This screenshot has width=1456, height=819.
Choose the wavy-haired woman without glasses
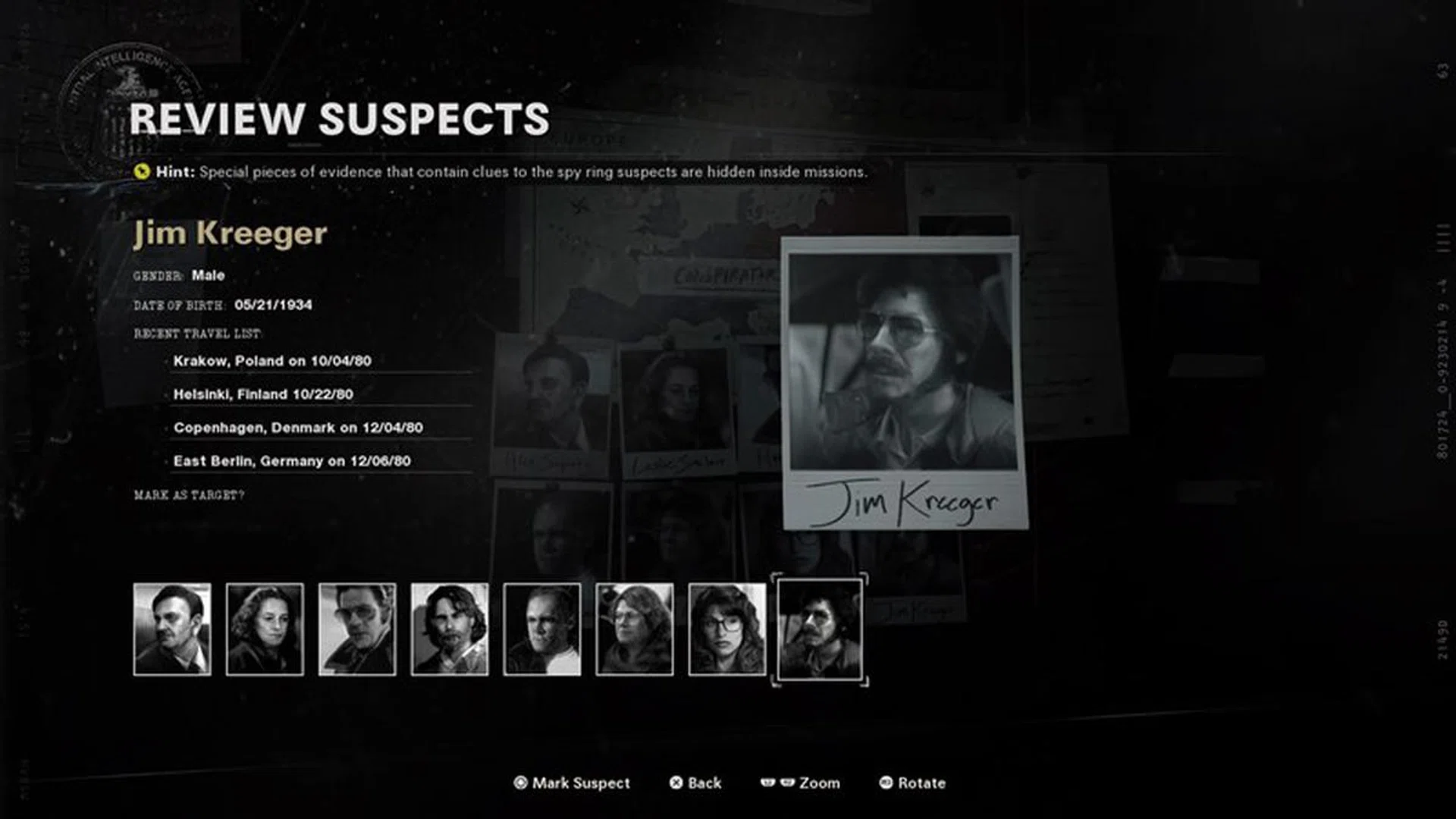coord(265,629)
